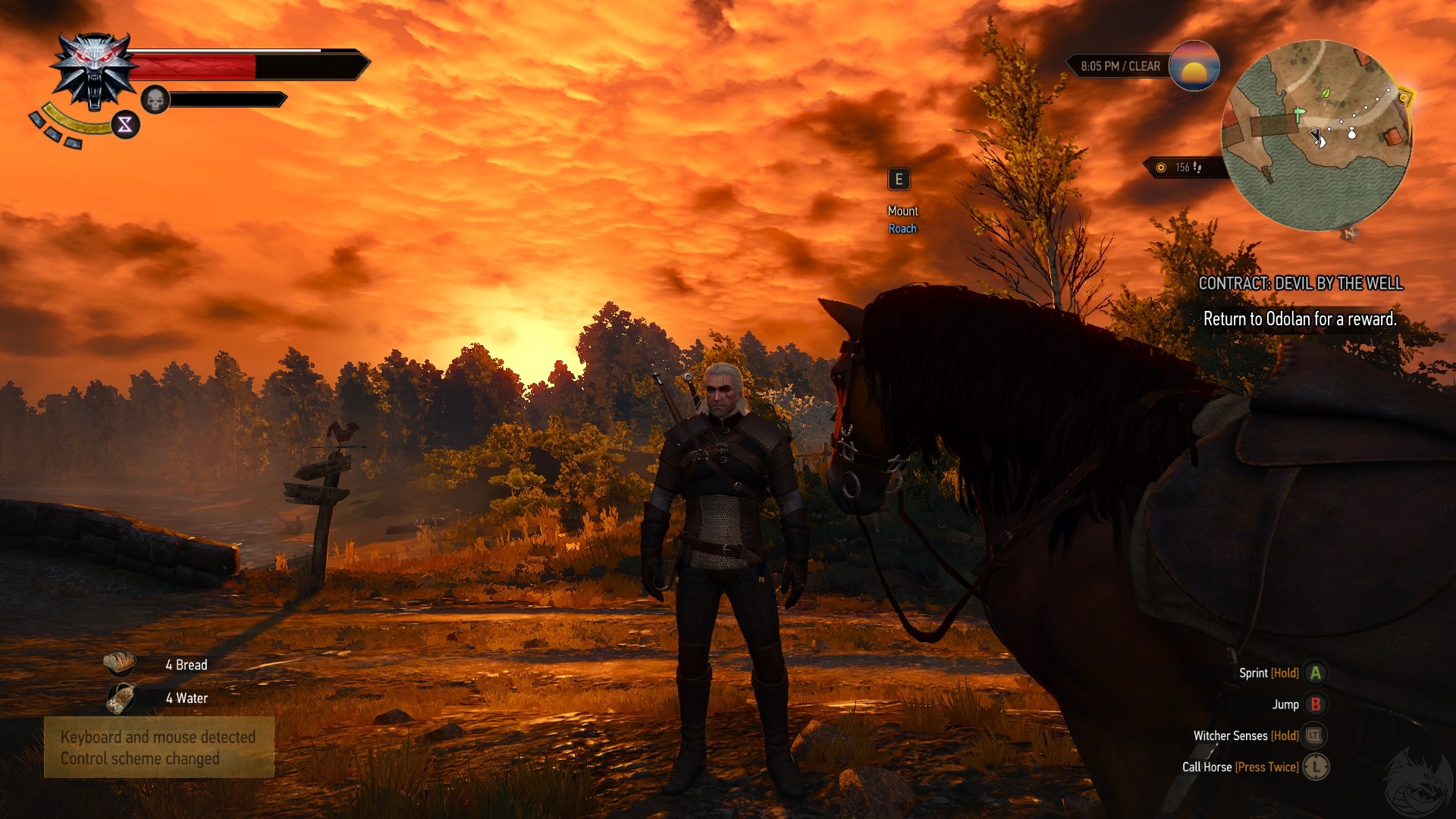Select the Bread quick-slot item
Screen dimensions: 1456x819
(x=120, y=664)
